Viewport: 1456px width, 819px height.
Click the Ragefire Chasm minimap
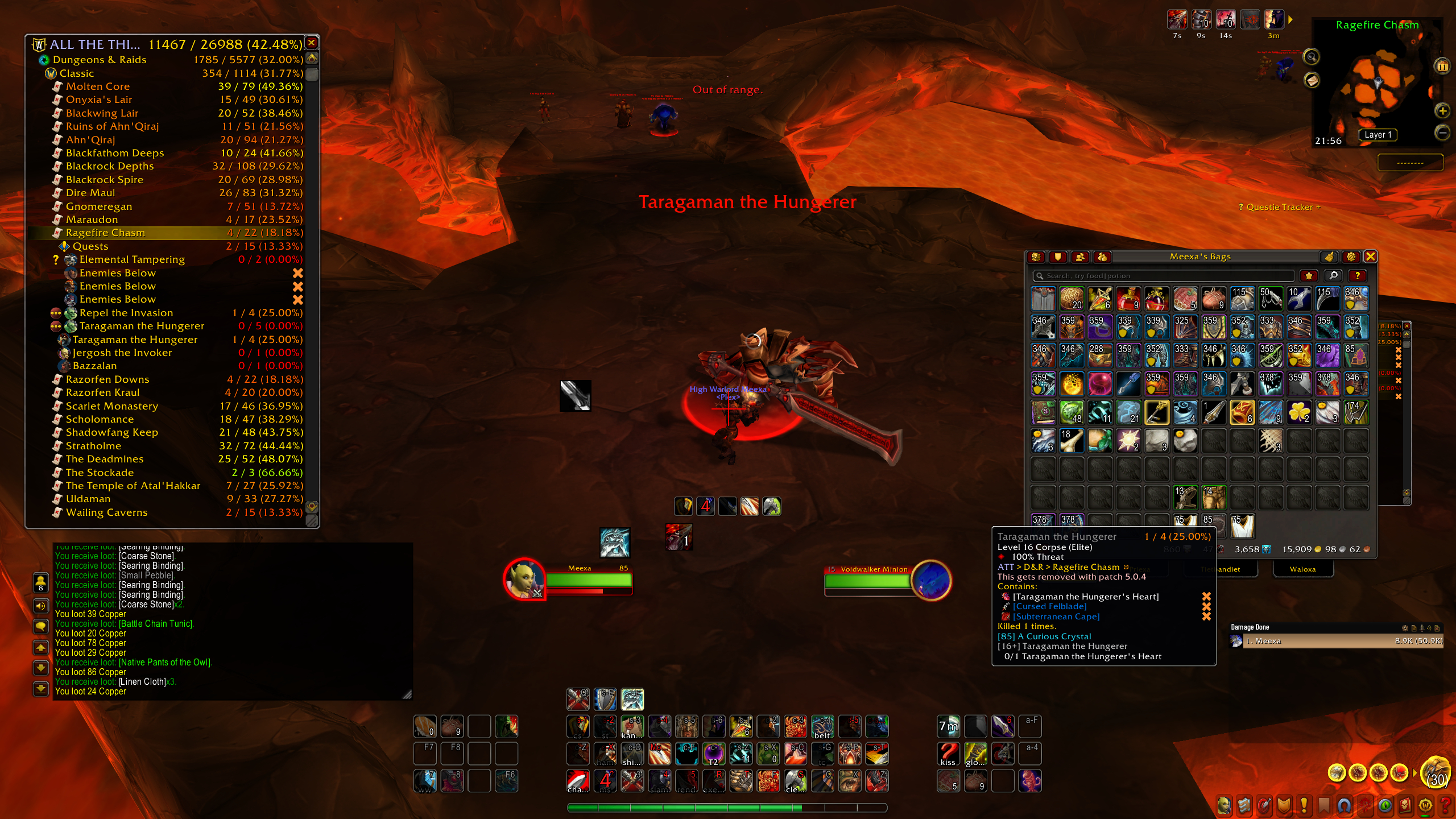[x=1377, y=85]
